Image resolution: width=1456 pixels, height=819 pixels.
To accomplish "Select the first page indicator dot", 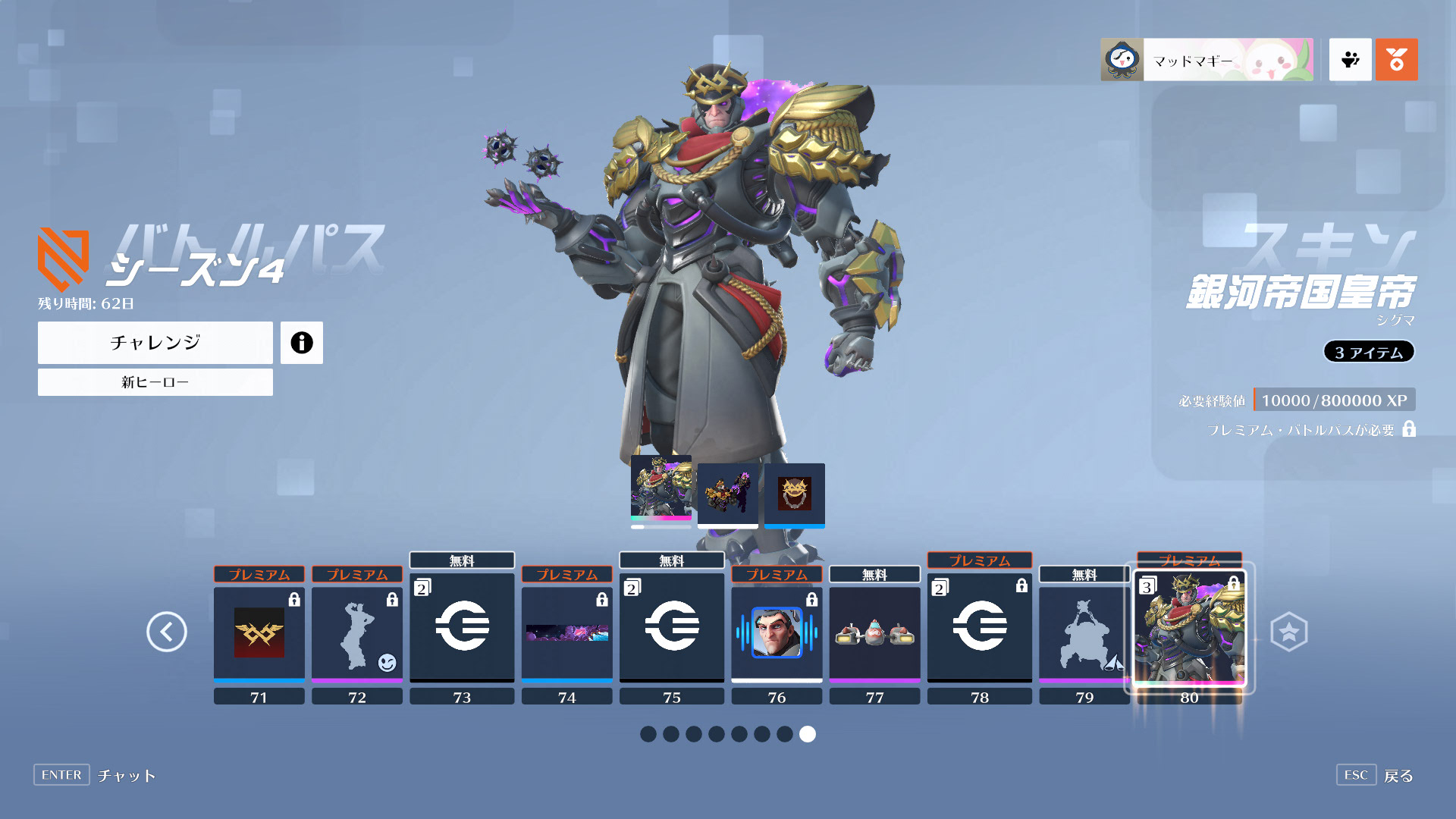I will [648, 734].
